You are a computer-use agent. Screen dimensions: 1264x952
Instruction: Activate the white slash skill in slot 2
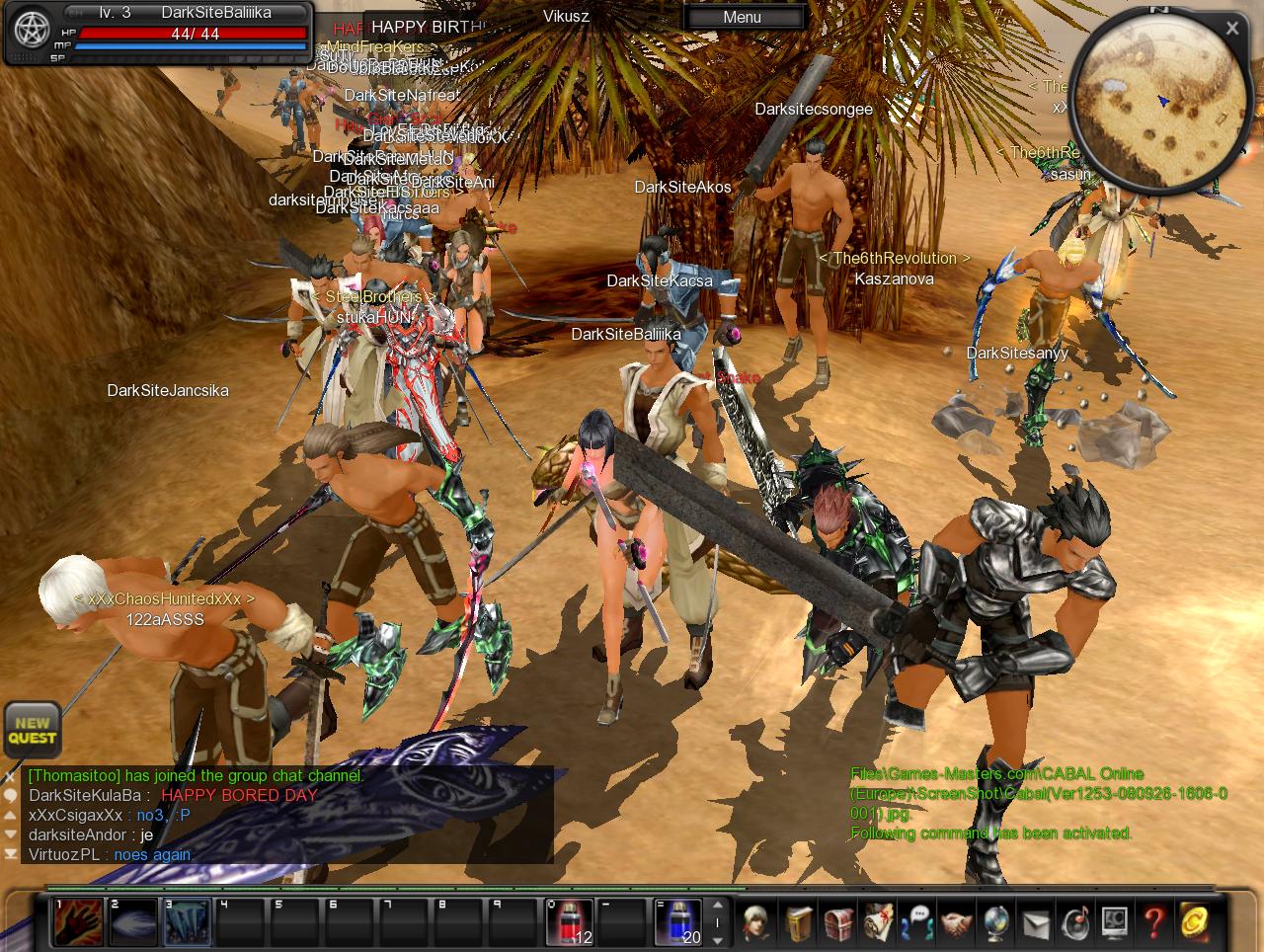coord(132,921)
